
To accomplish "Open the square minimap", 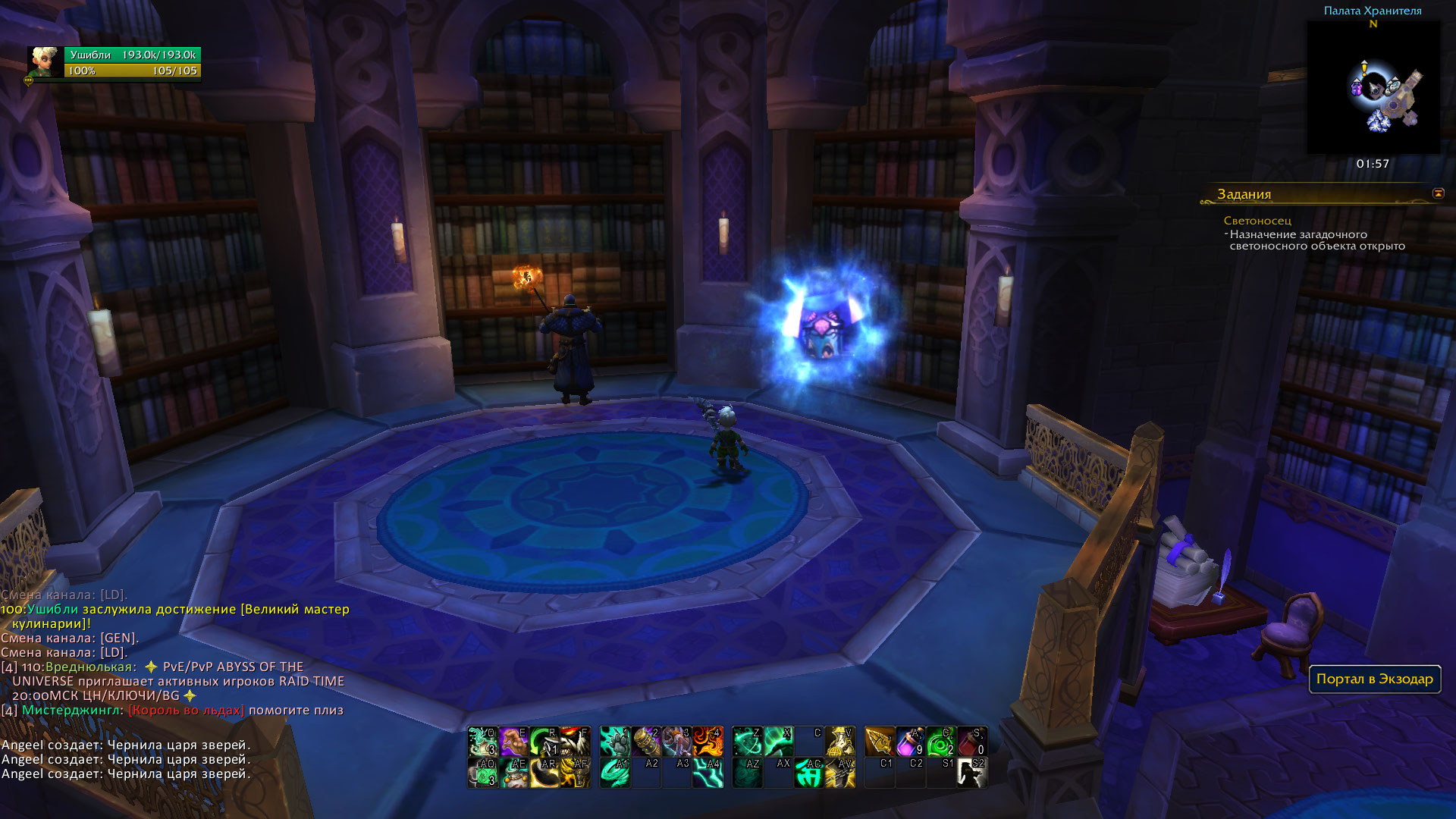I will point(1373,87).
